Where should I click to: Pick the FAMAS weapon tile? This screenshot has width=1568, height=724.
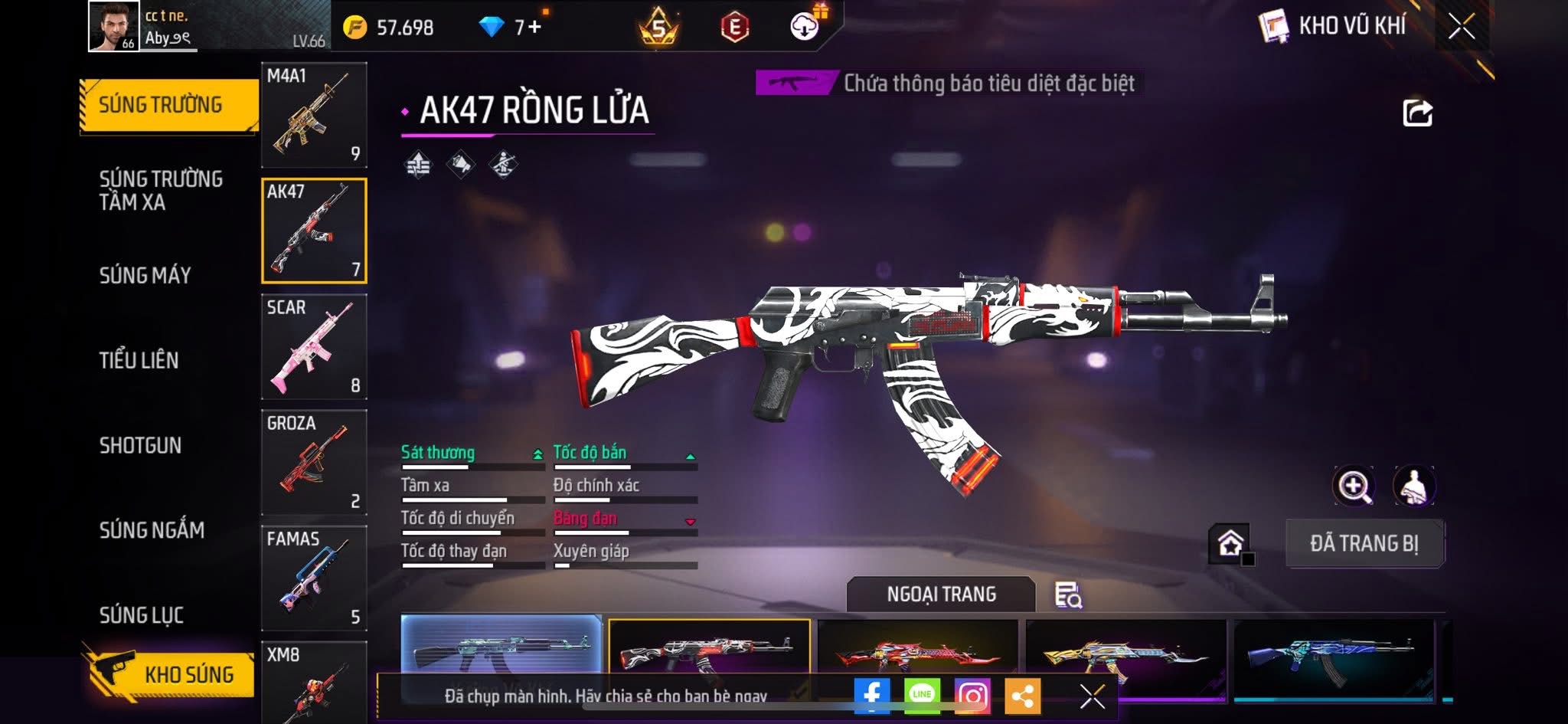tap(314, 578)
